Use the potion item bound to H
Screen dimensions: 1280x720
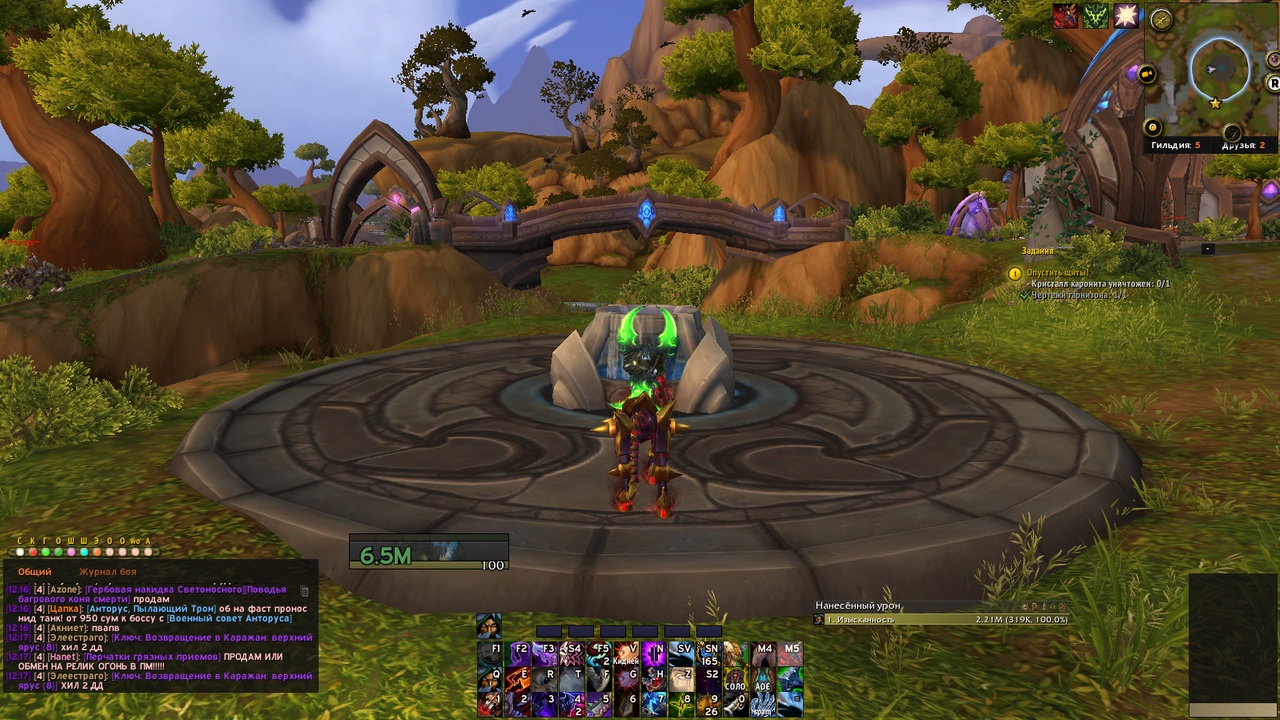pyautogui.click(x=655, y=679)
